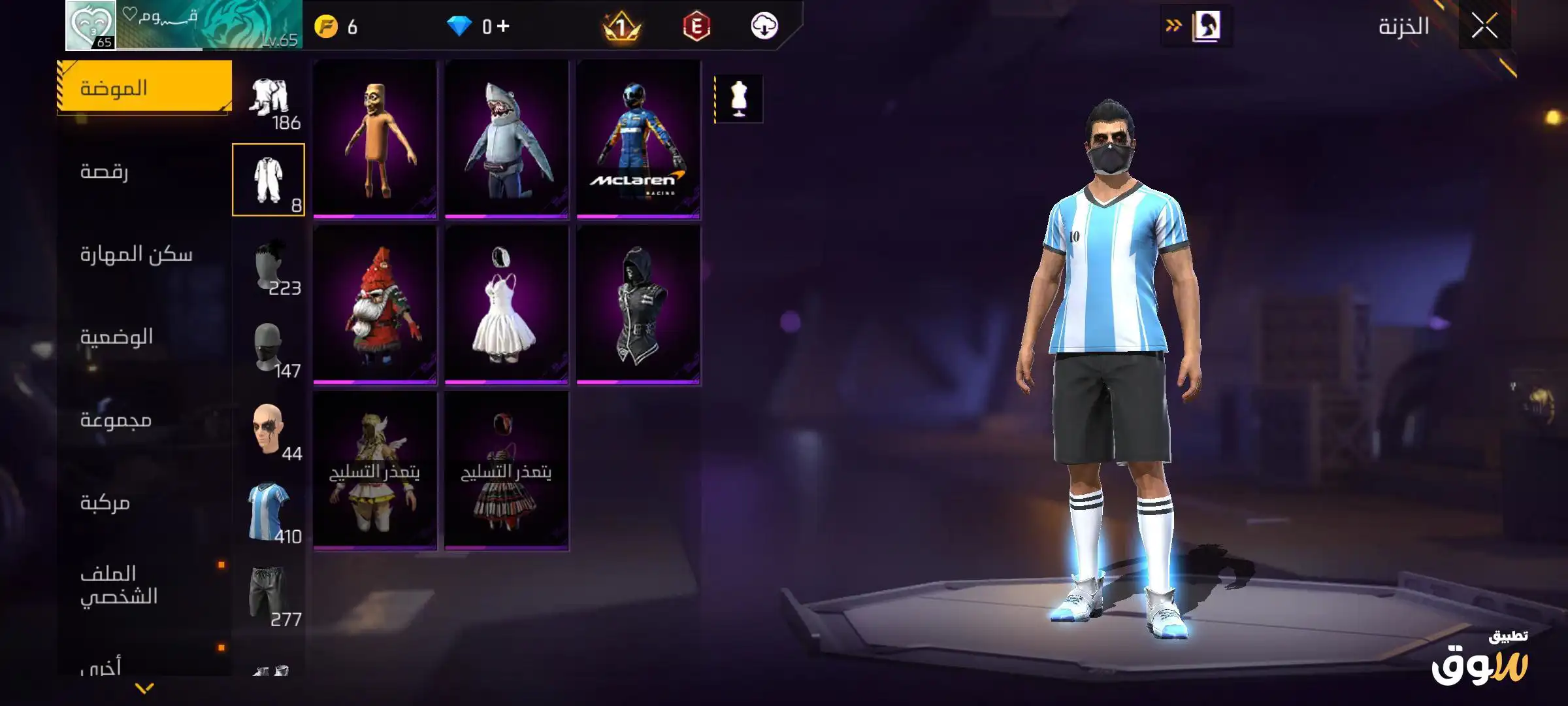The height and width of the screenshot is (706, 1568).
Task: Open the black shorts bottoms category
Action: (269, 595)
